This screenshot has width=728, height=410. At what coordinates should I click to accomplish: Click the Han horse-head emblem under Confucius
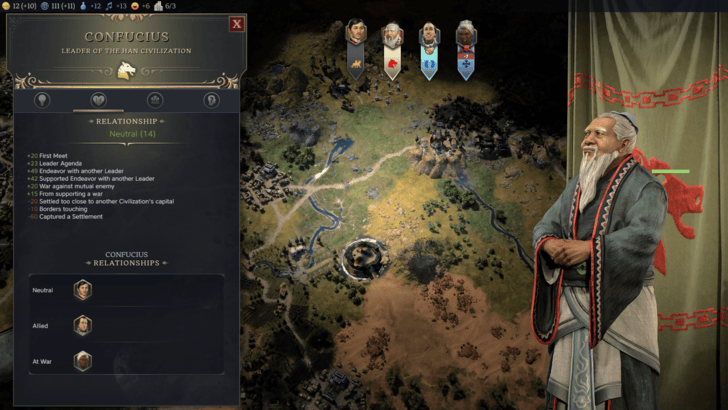(126, 69)
